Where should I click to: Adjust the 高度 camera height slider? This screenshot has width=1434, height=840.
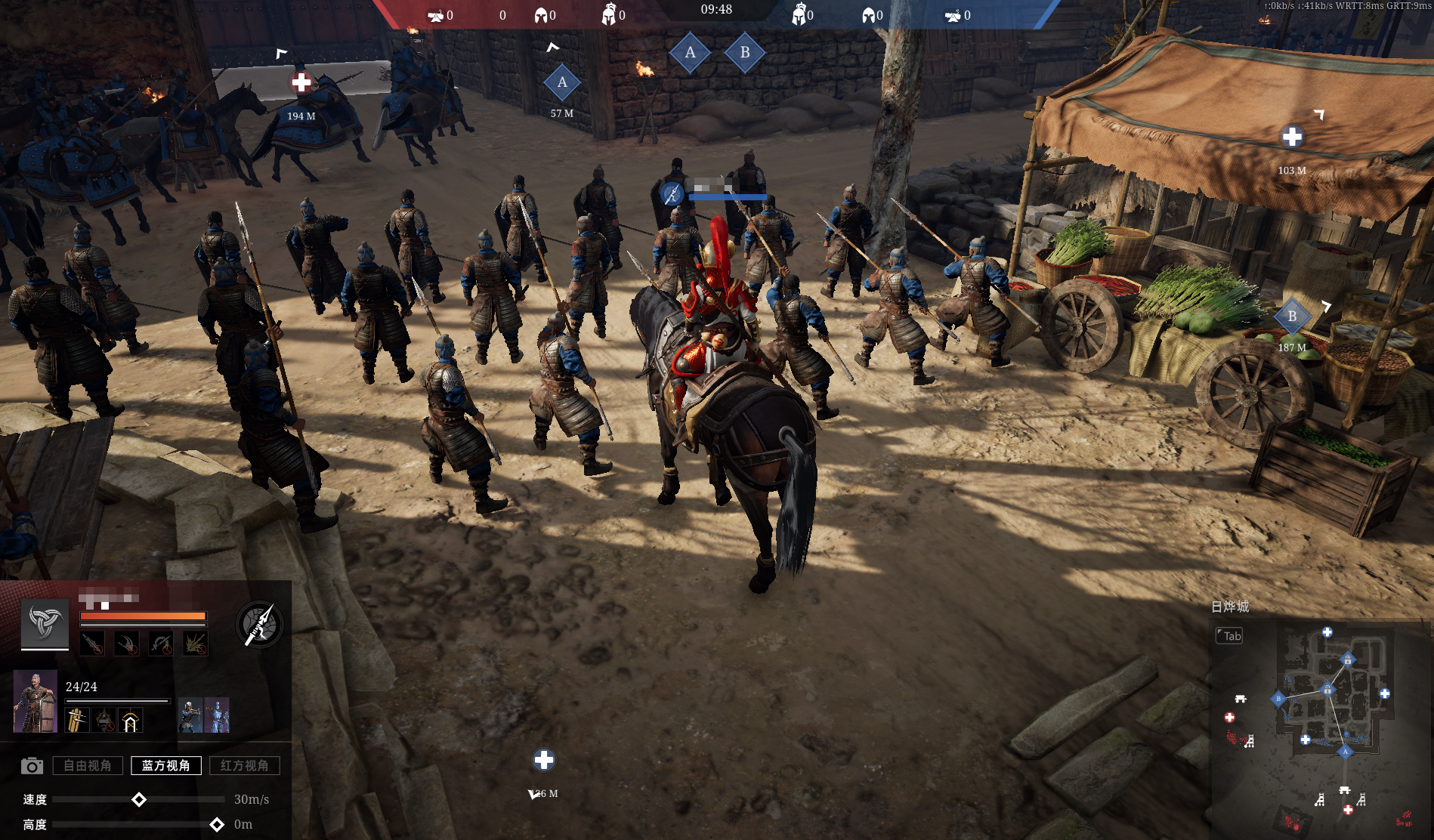tap(217, 824)
